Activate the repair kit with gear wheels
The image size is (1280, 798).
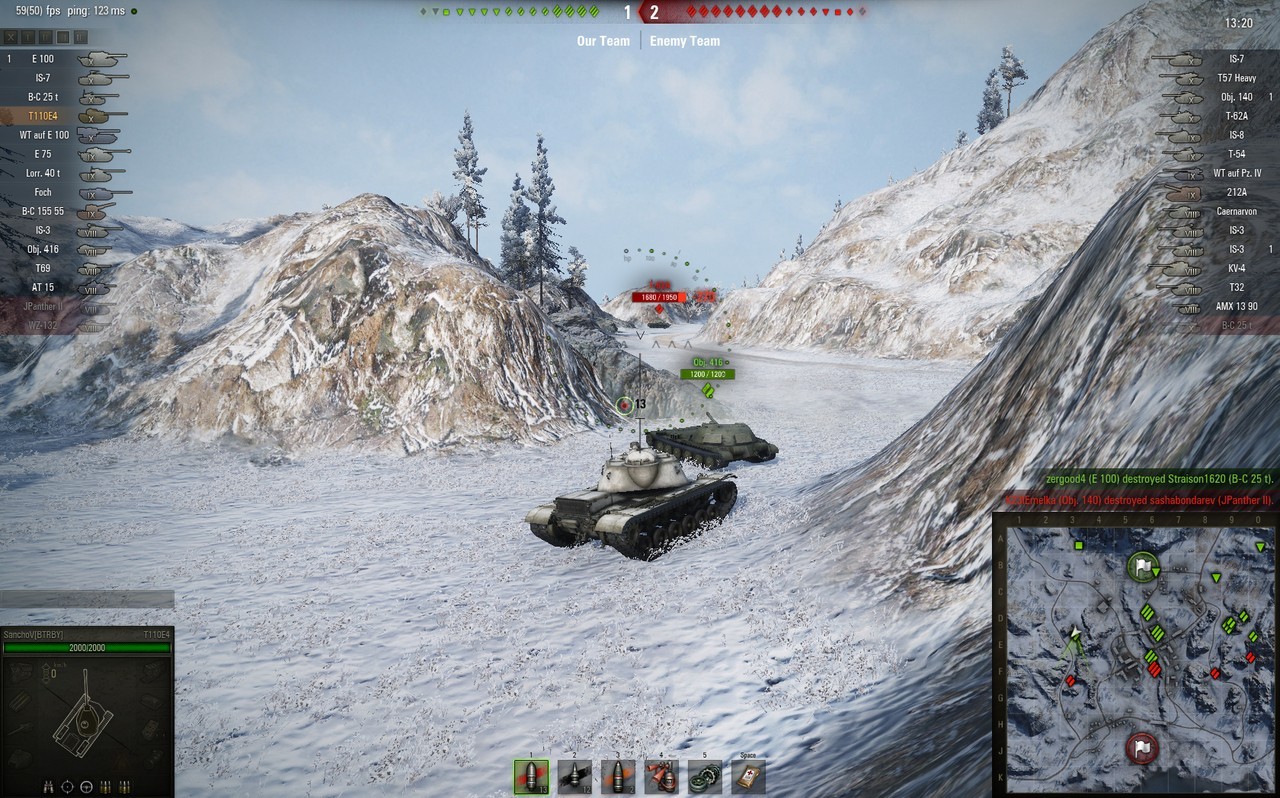tap(704, 777)
